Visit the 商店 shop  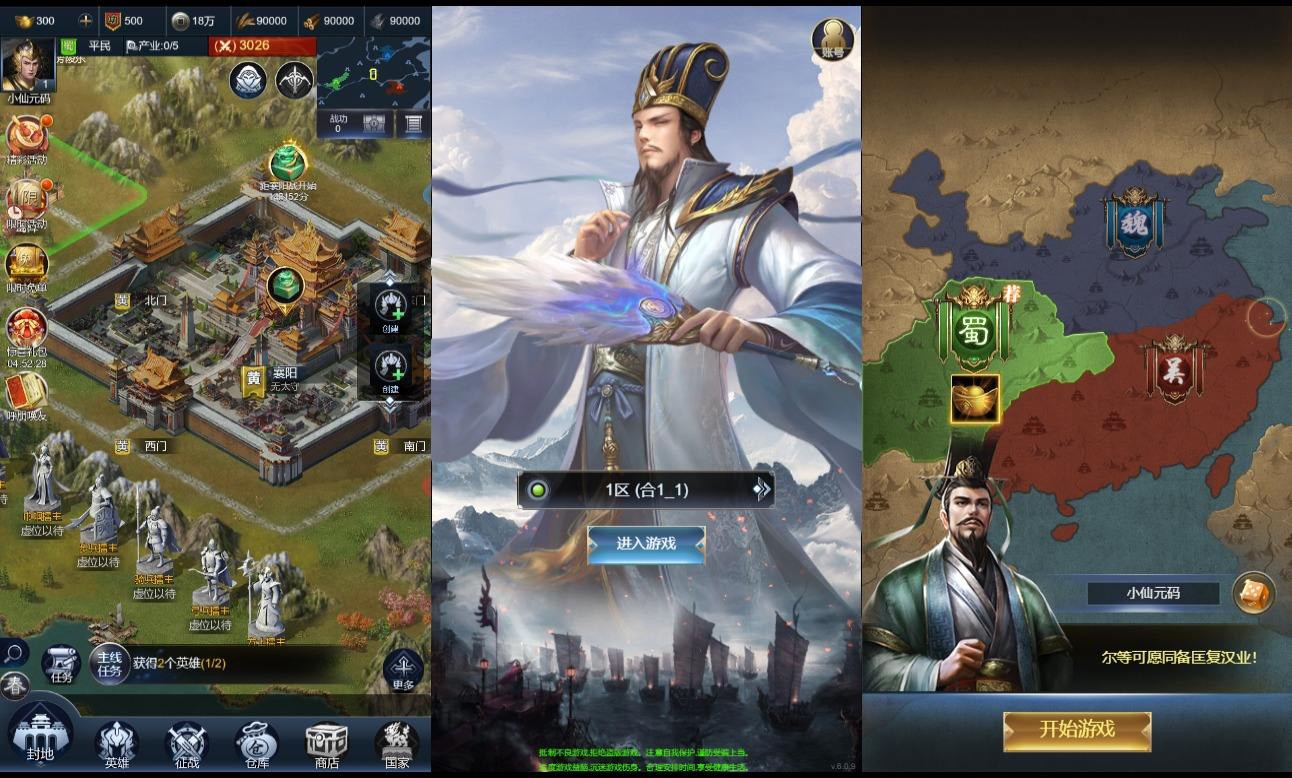tap(327, 745)
